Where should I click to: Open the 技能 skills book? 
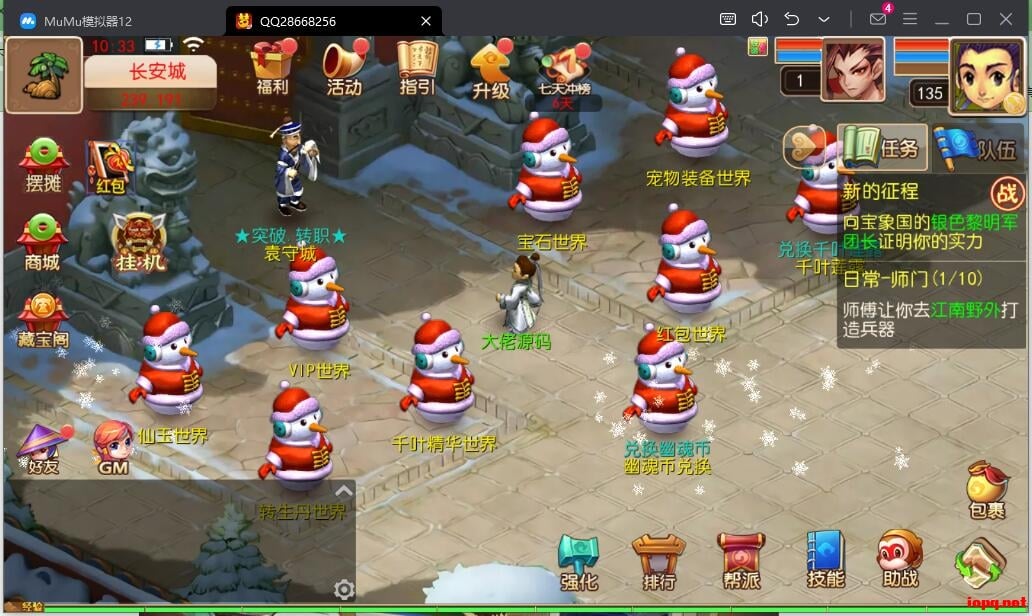[825, 560]
